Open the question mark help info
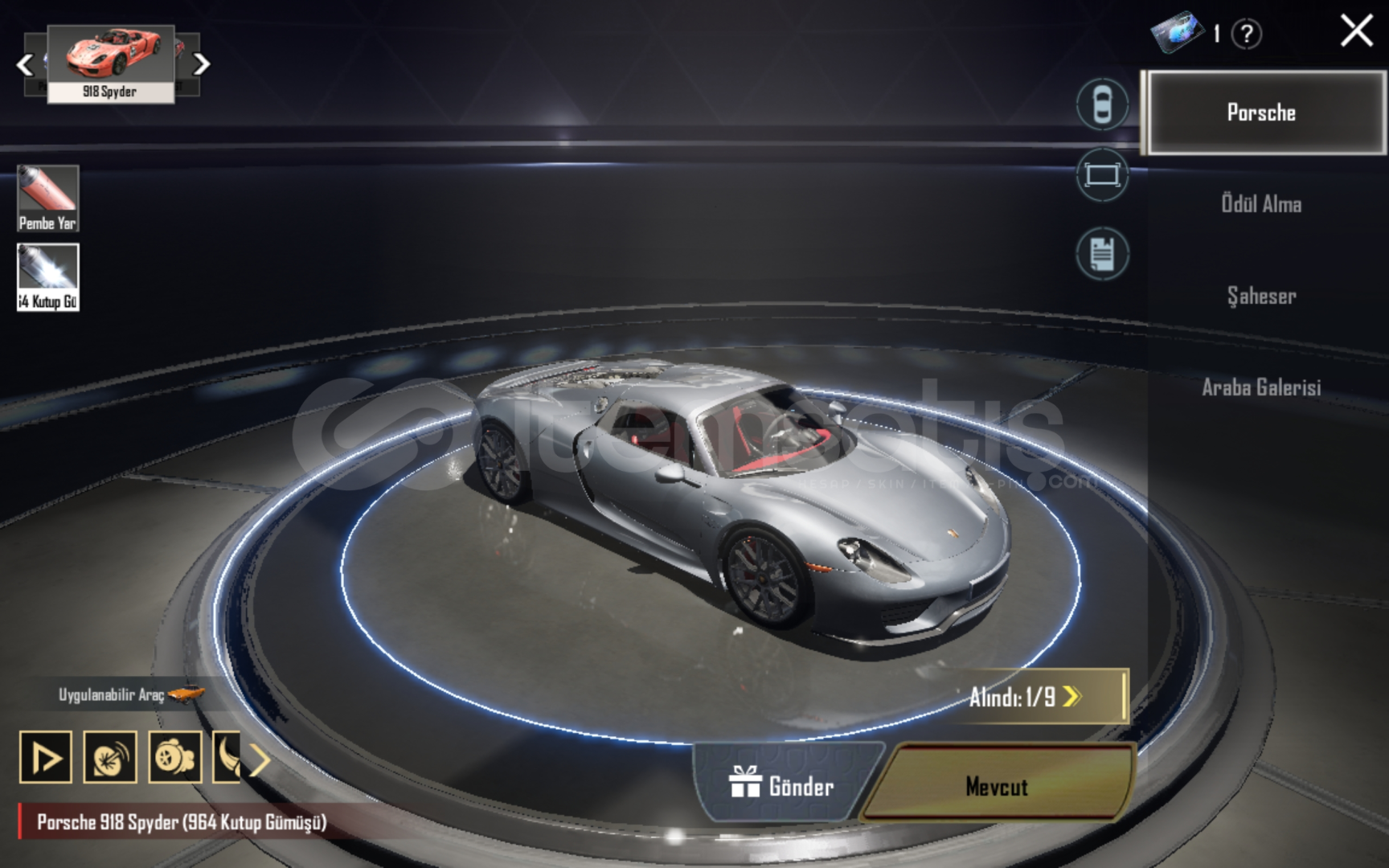Screen dimensions: 1389x868 (1247, 34)
